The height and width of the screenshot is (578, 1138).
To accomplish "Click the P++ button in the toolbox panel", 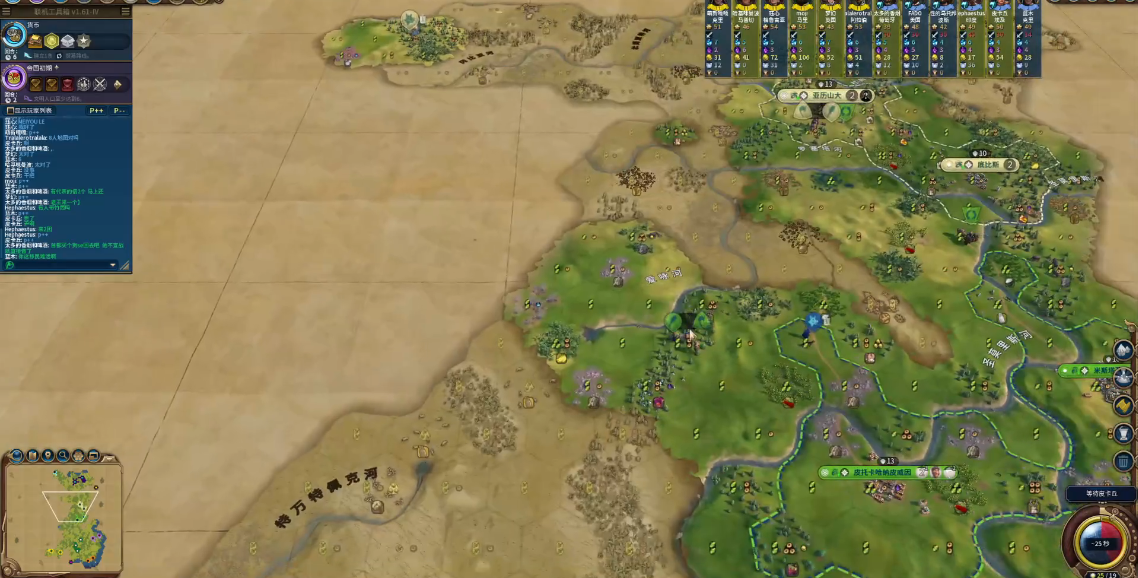I will point(96,111).
